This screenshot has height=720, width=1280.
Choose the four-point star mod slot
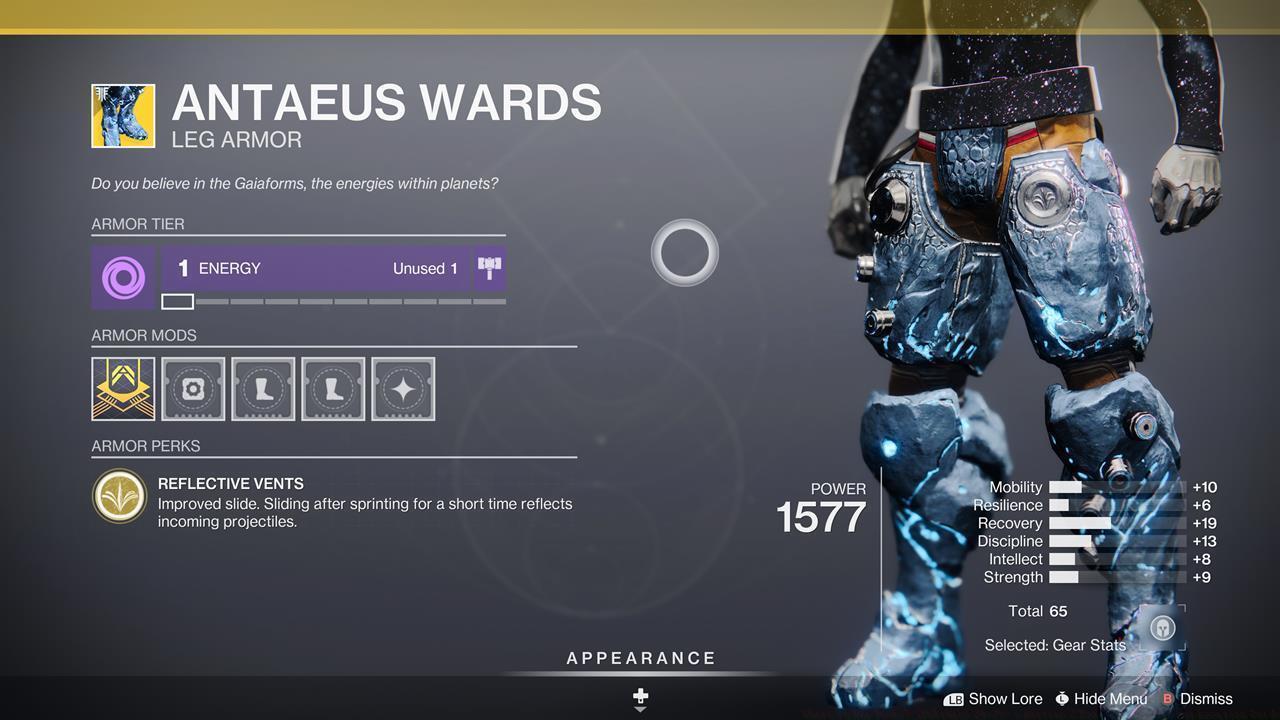(x=403, y=388)
